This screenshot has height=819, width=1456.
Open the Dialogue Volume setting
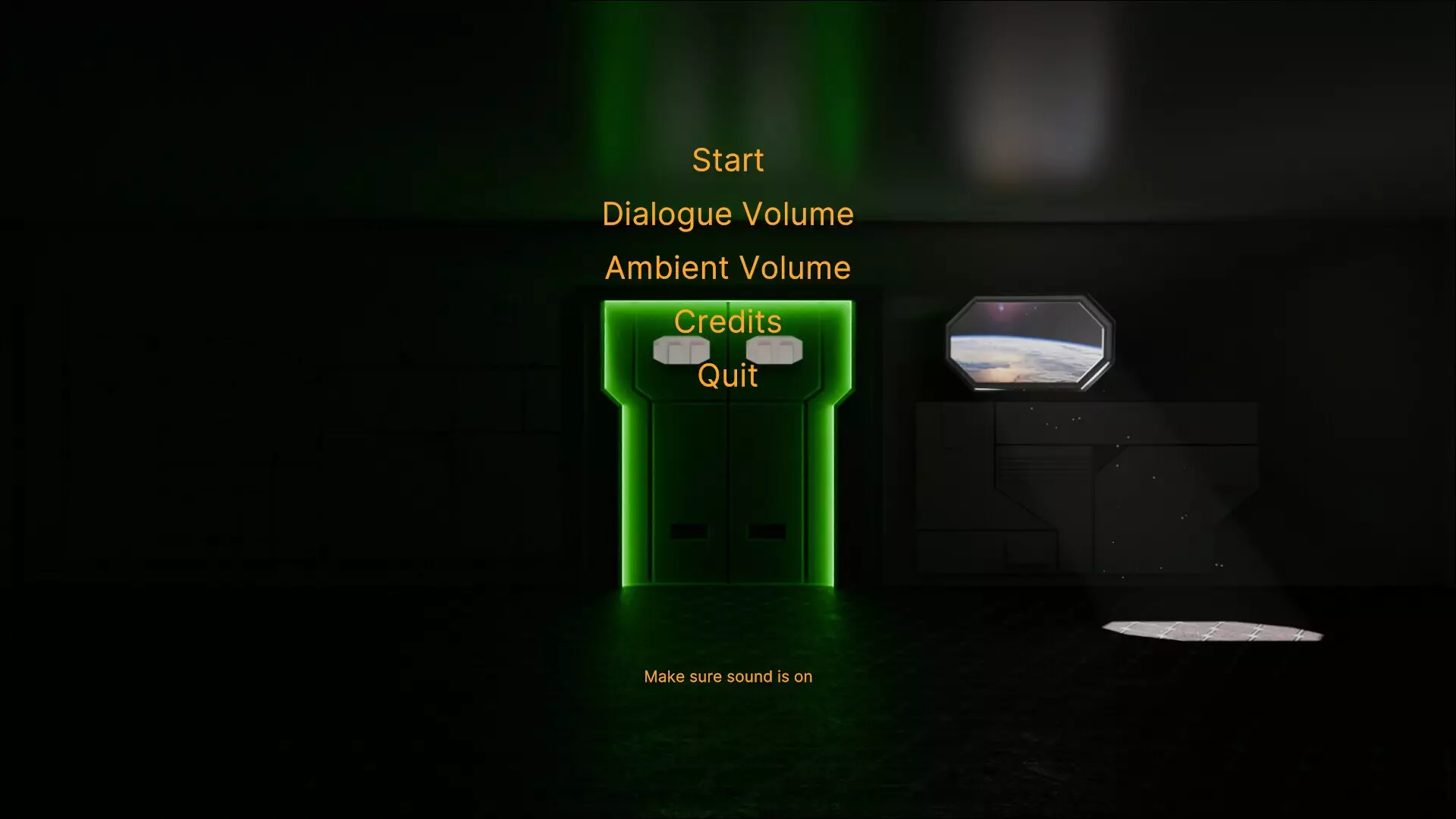click(727, 214)
